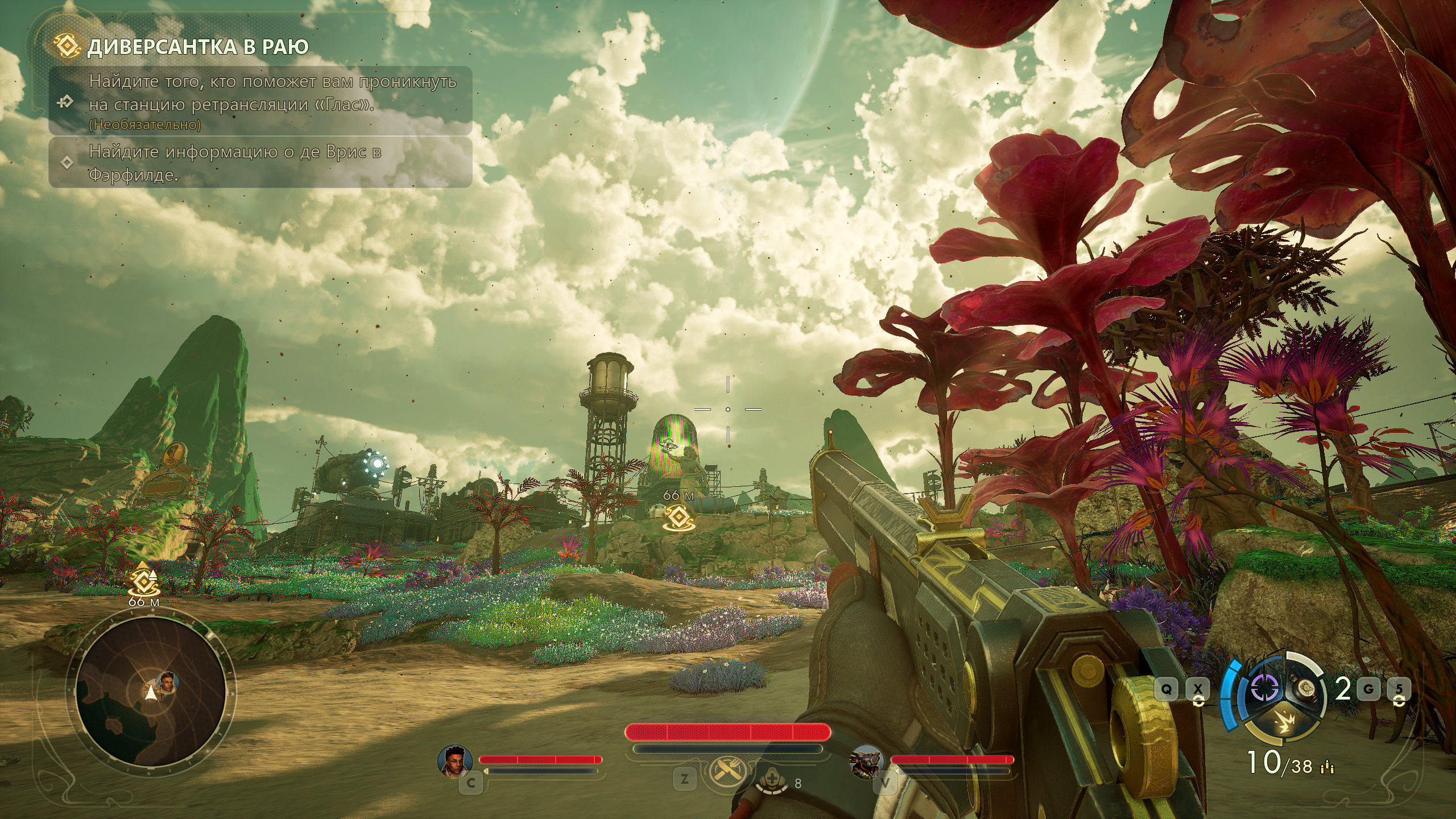Click the left companion's human portrait
Screen dimensions: 1456x819
point(455,760)
